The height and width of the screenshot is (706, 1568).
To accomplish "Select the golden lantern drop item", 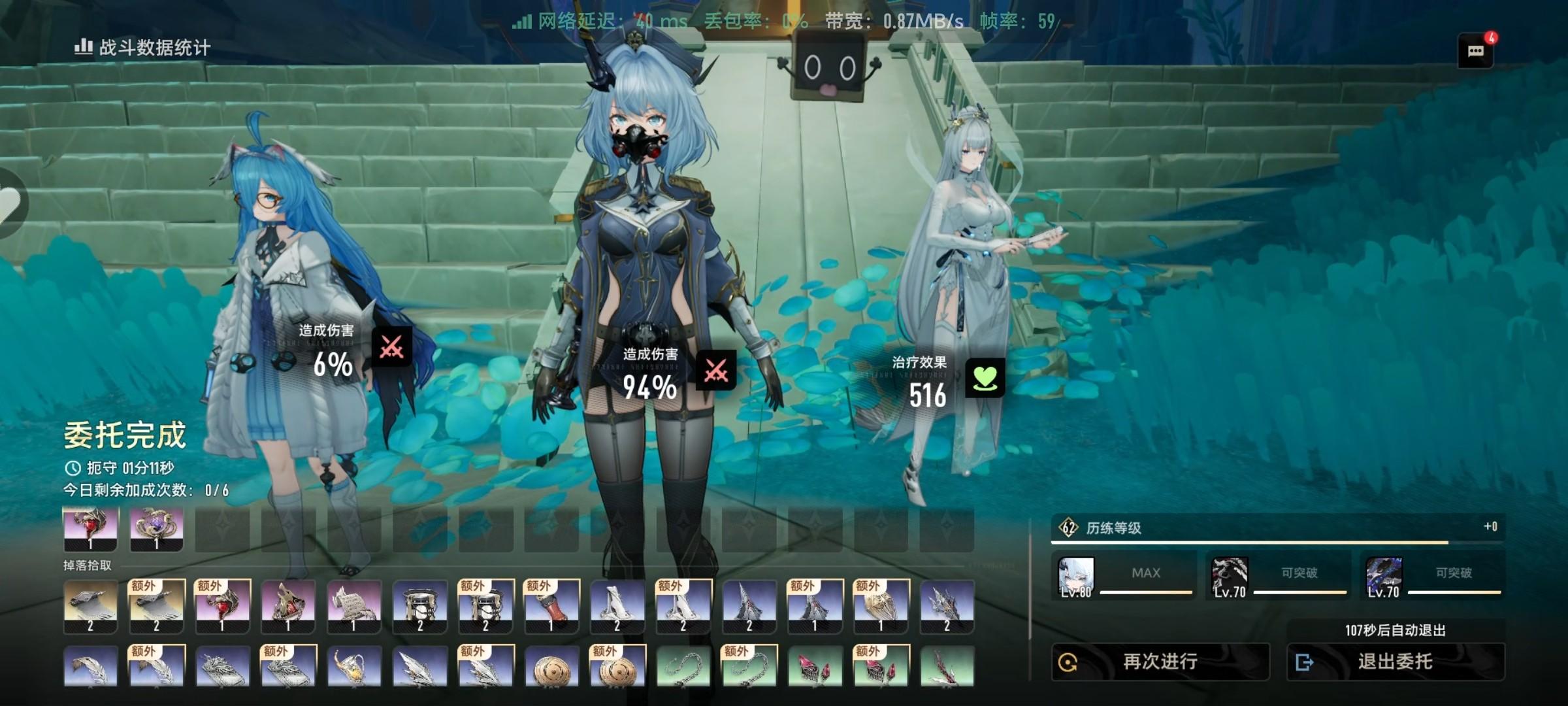I will click(353, 666).
